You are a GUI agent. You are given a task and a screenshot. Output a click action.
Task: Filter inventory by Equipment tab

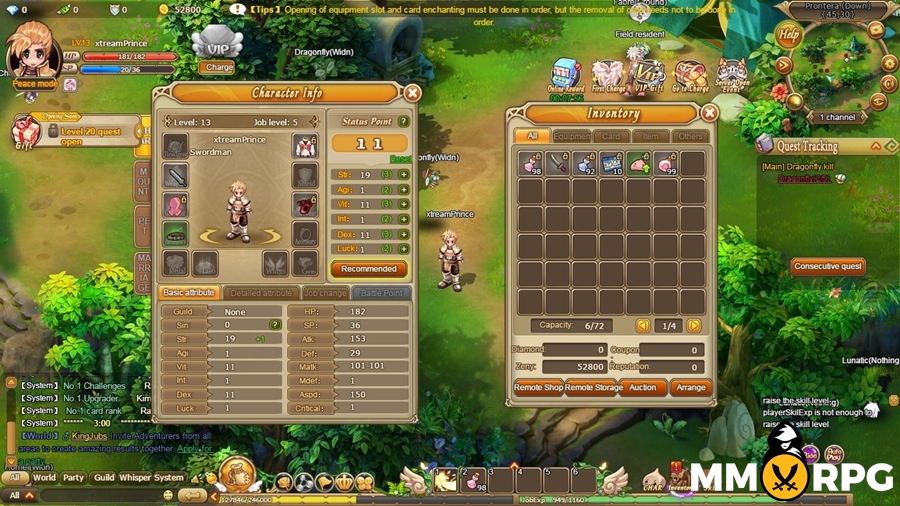(572, 136)
